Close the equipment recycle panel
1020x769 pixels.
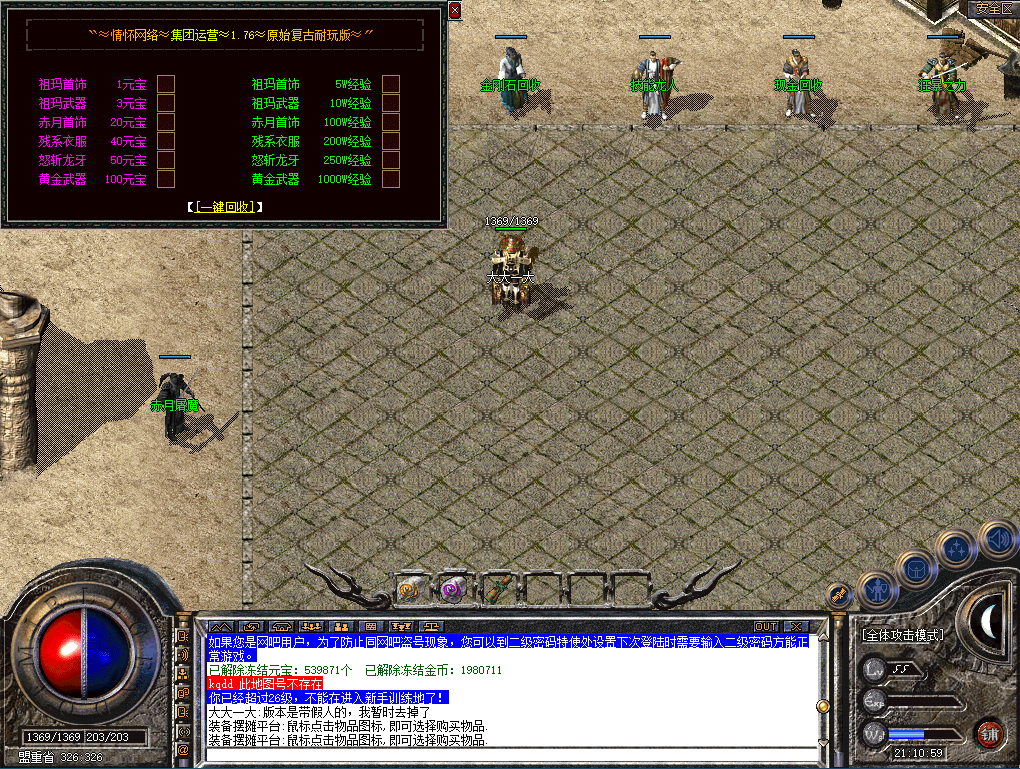tap(455, 11)
